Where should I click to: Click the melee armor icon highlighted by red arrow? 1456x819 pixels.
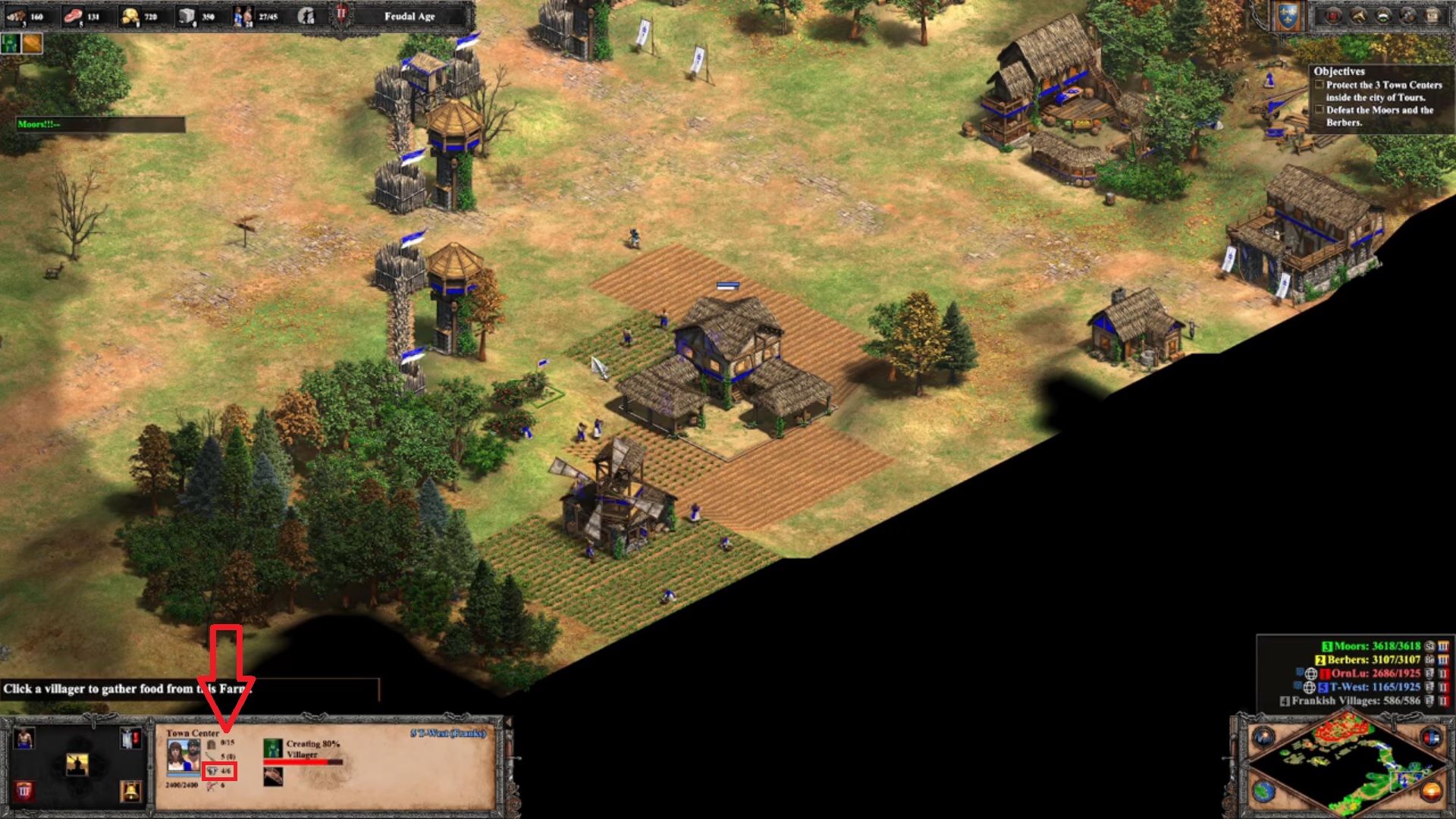[x=213, y=772]
